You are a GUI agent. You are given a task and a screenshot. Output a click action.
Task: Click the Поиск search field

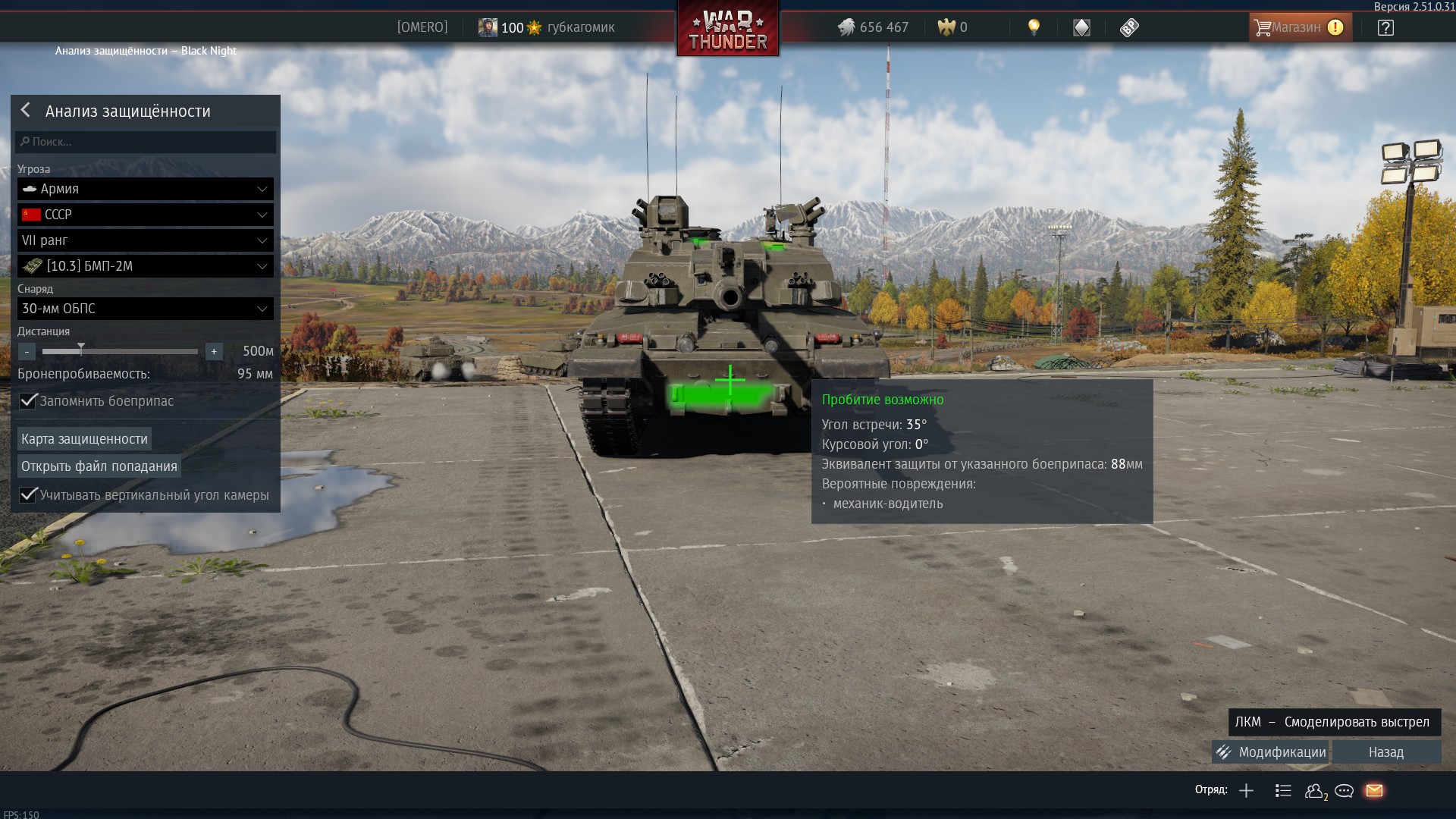coord(146,142)
